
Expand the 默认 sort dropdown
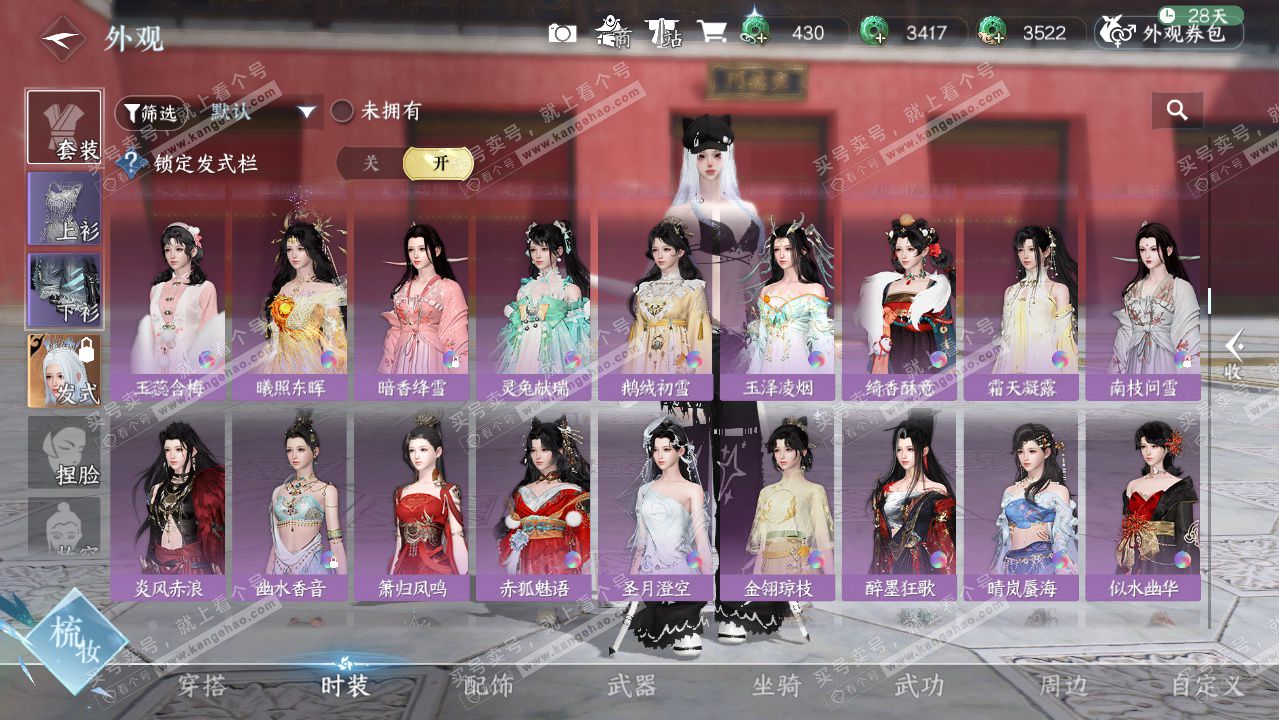click(307, 112)
